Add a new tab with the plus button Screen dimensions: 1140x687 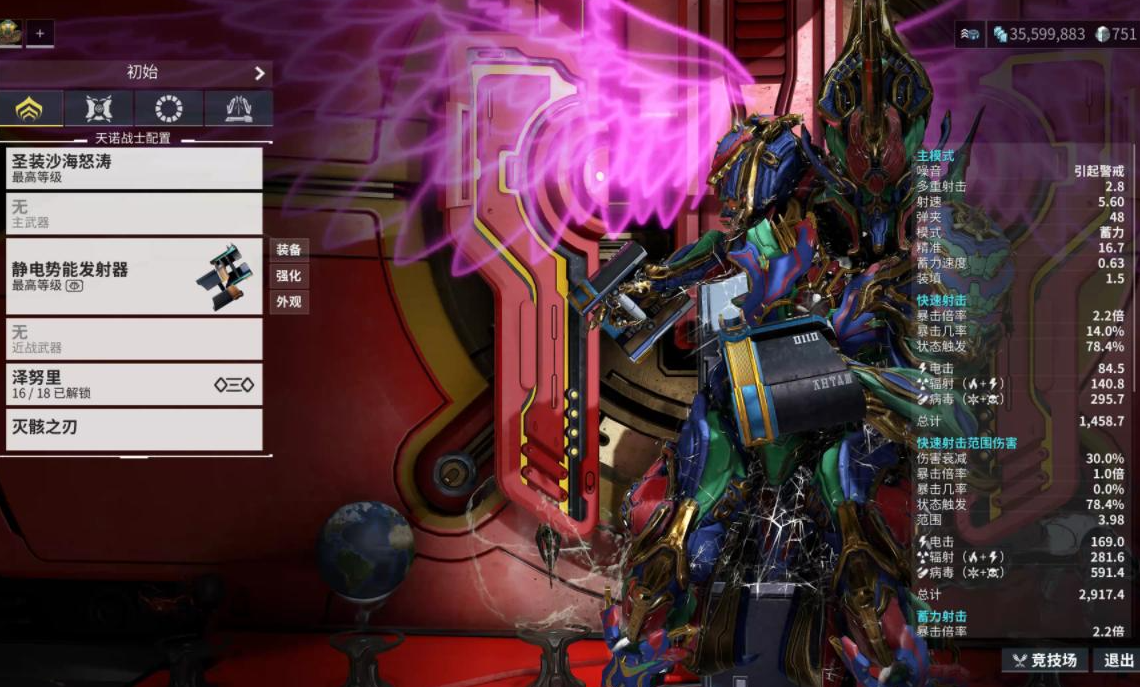pyautogui.click(x=40, y=33)
